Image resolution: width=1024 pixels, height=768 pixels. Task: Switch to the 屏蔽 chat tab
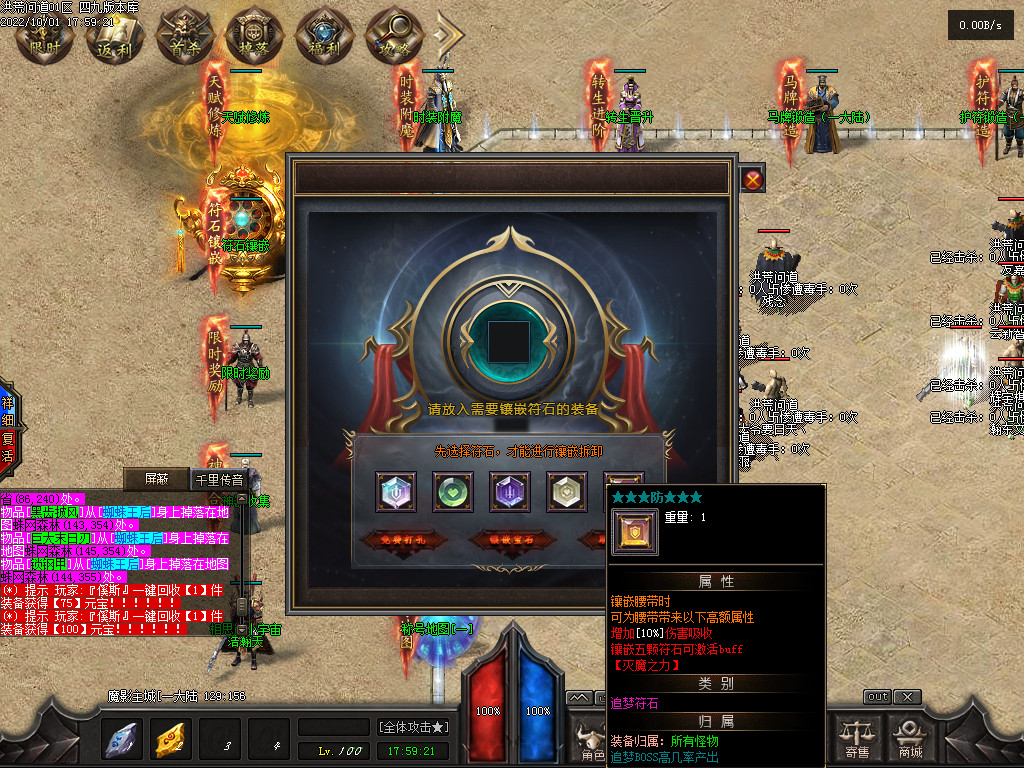pyautogui.click(x=157, y=479)
